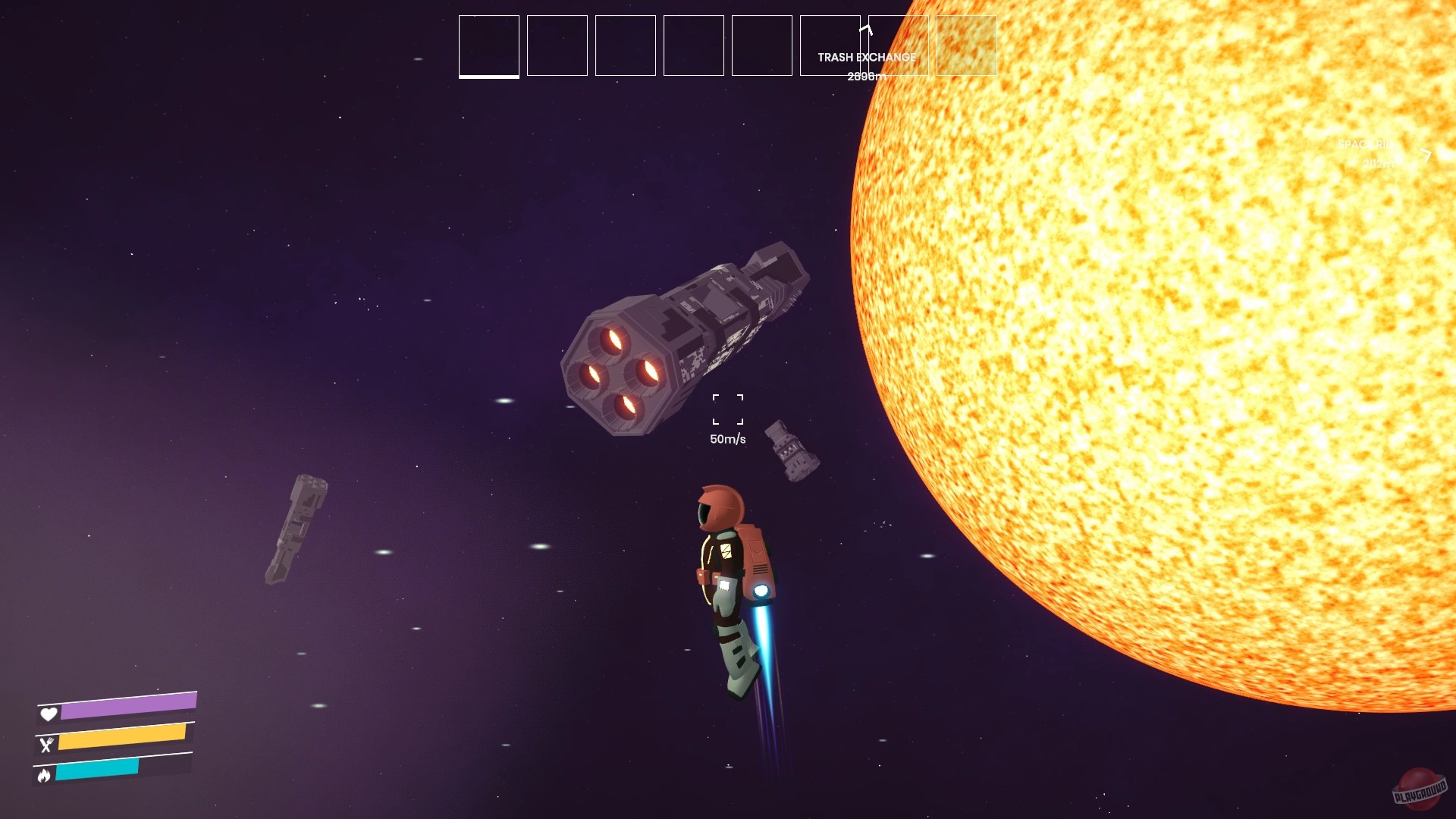Click the waypoint arrow above TRASH EXCHANGE
The height and width of the screenshot is (819, 1456).
[x=866, y=30]
